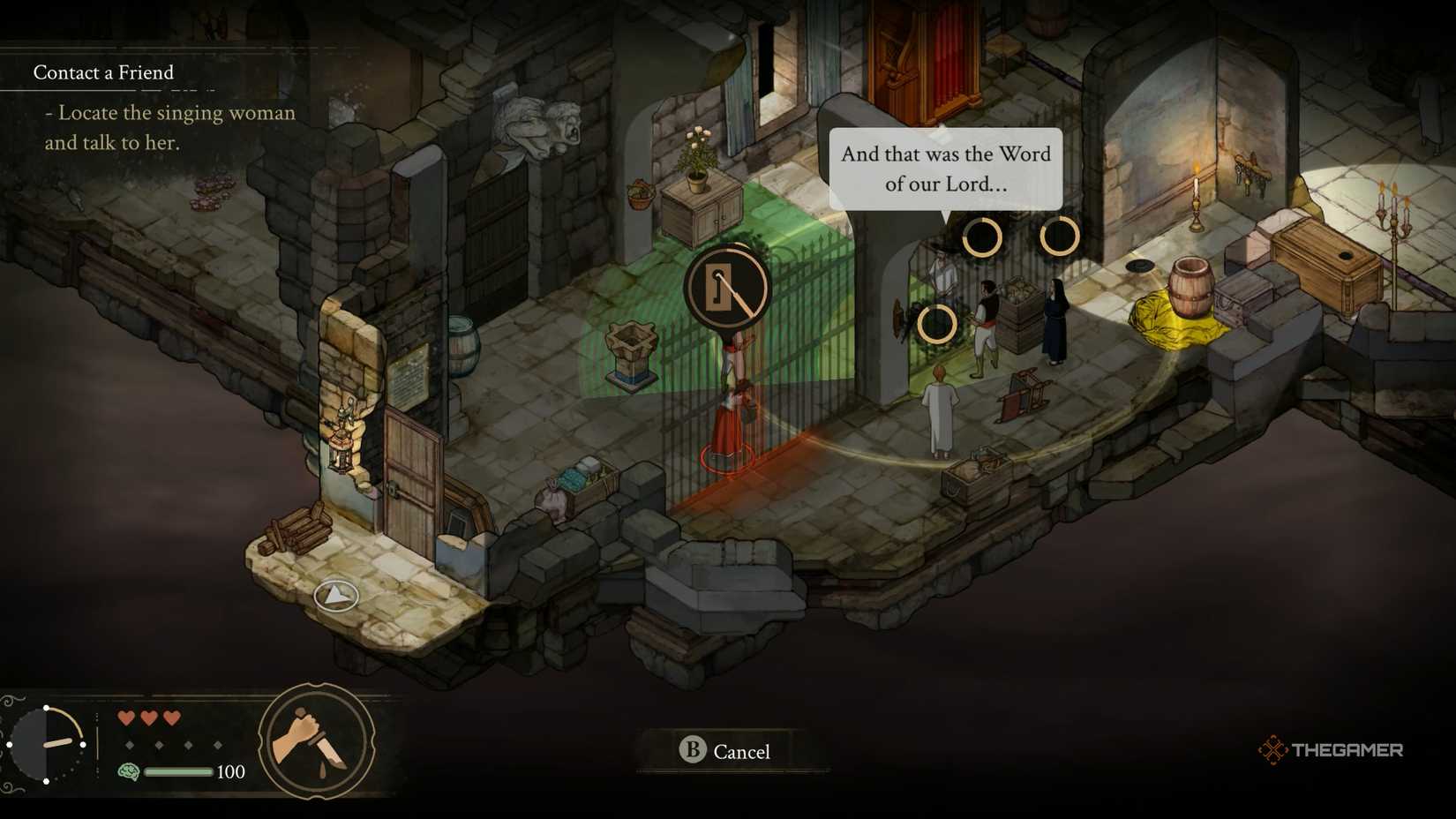Activate the knife stab ability icon
Viewport: 1456px width, 819px height.
316,741
